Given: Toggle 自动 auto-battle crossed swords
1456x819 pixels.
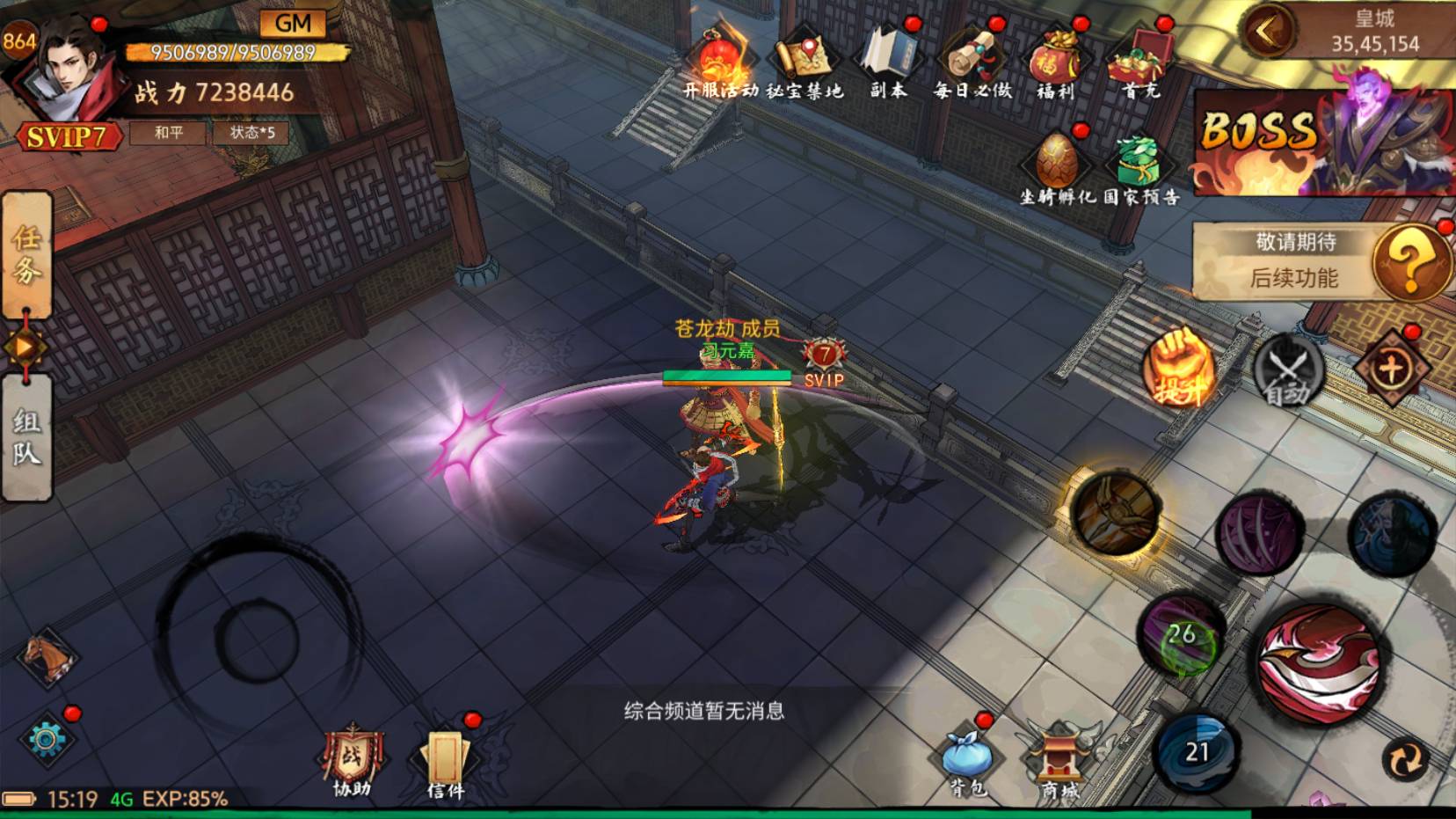Looking at the screenshot, I should click(1287, 370).
